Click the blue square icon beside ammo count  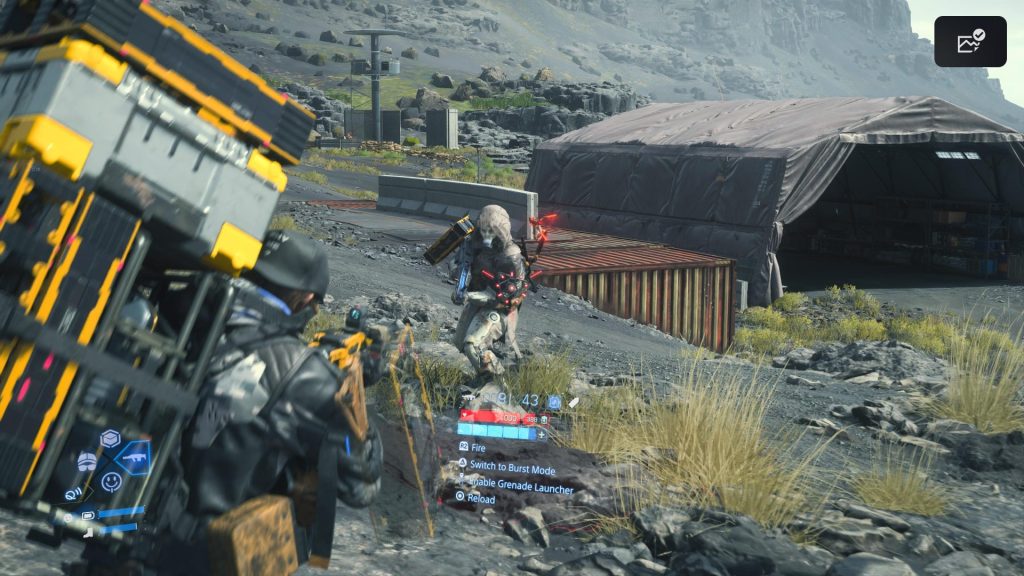(554, 402)
